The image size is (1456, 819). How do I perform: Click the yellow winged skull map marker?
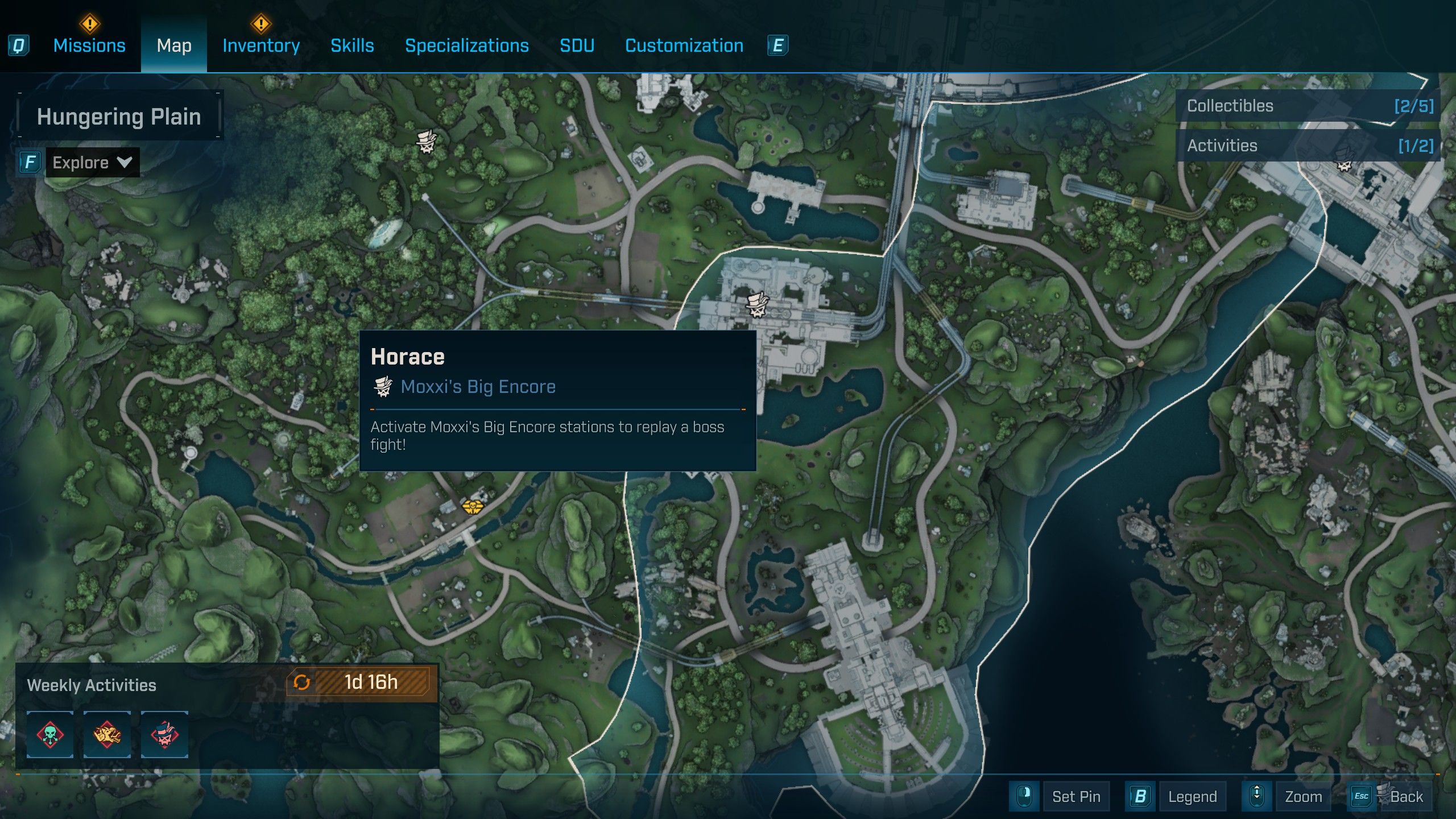point(472,506)
